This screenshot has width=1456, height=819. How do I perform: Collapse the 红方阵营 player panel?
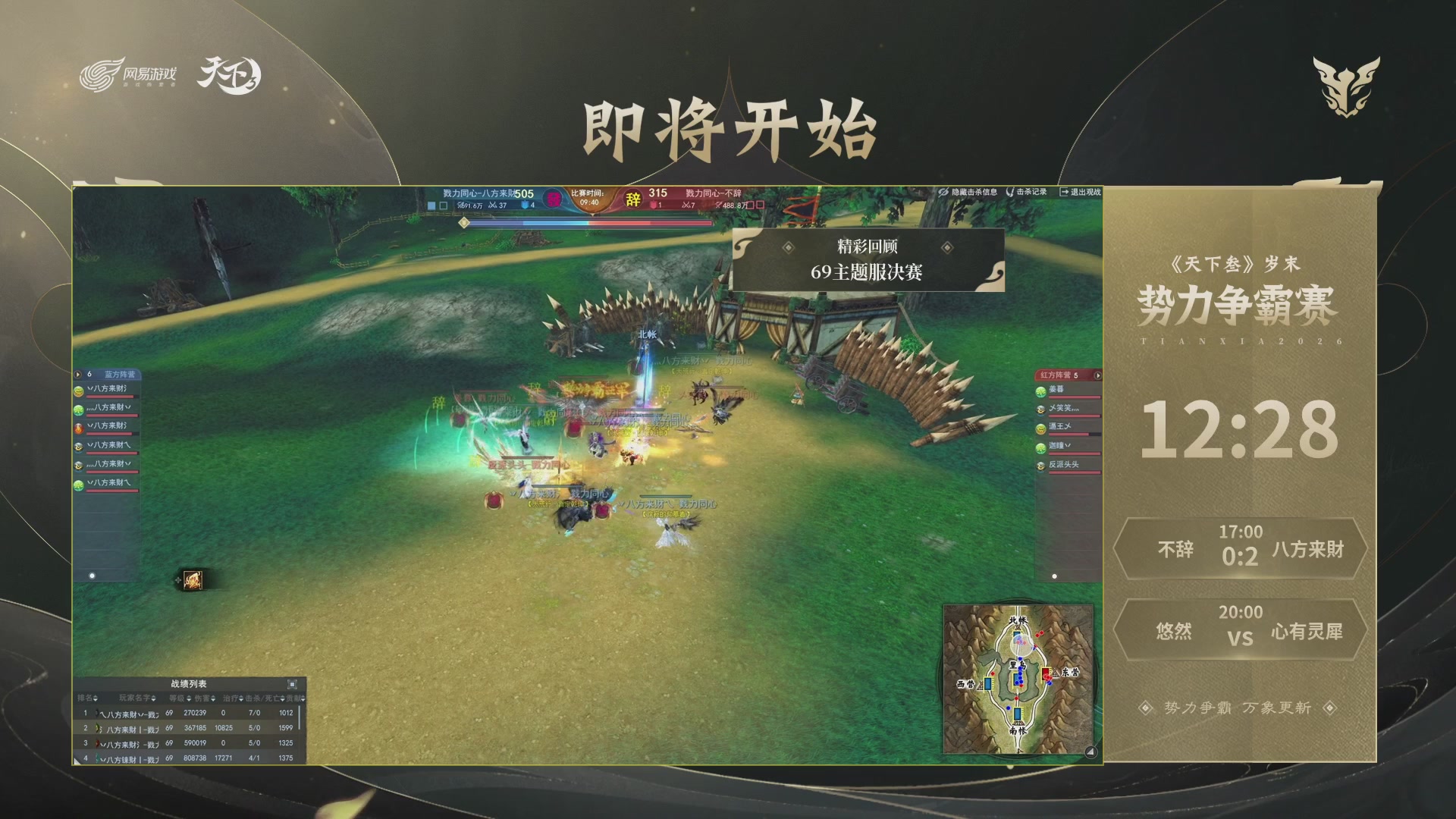point(1097,375)
